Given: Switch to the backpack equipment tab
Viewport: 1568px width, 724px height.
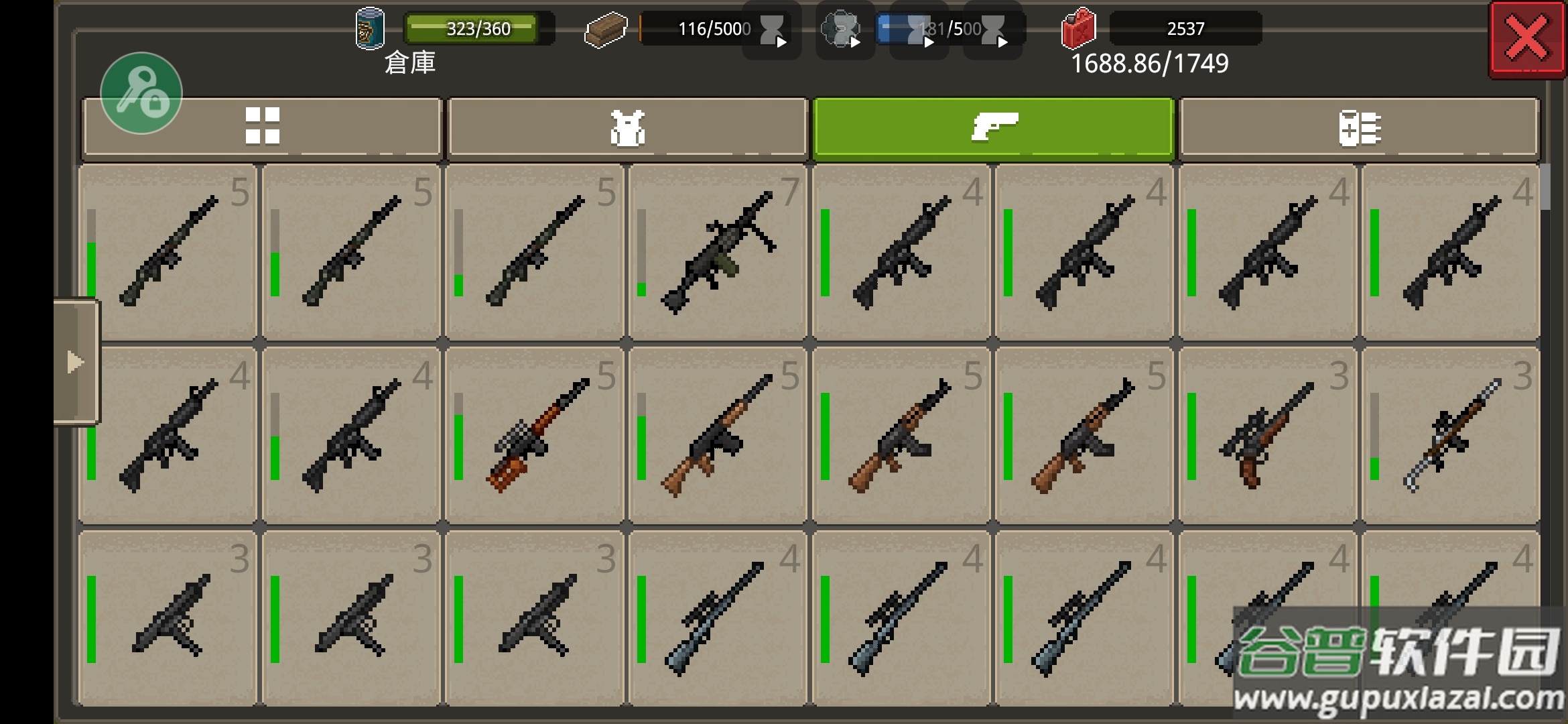Looking at the screenshot, I should 628,129.
